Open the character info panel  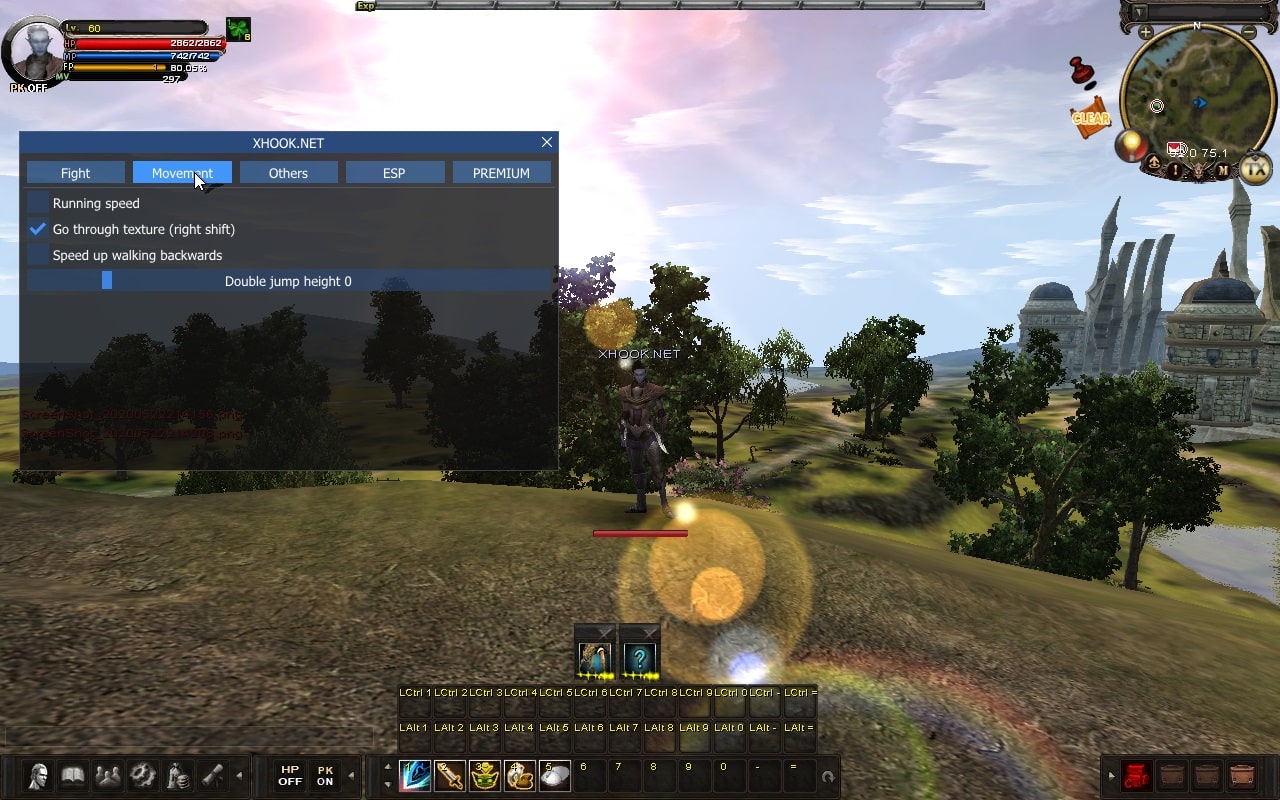click(x=38, y=775)
